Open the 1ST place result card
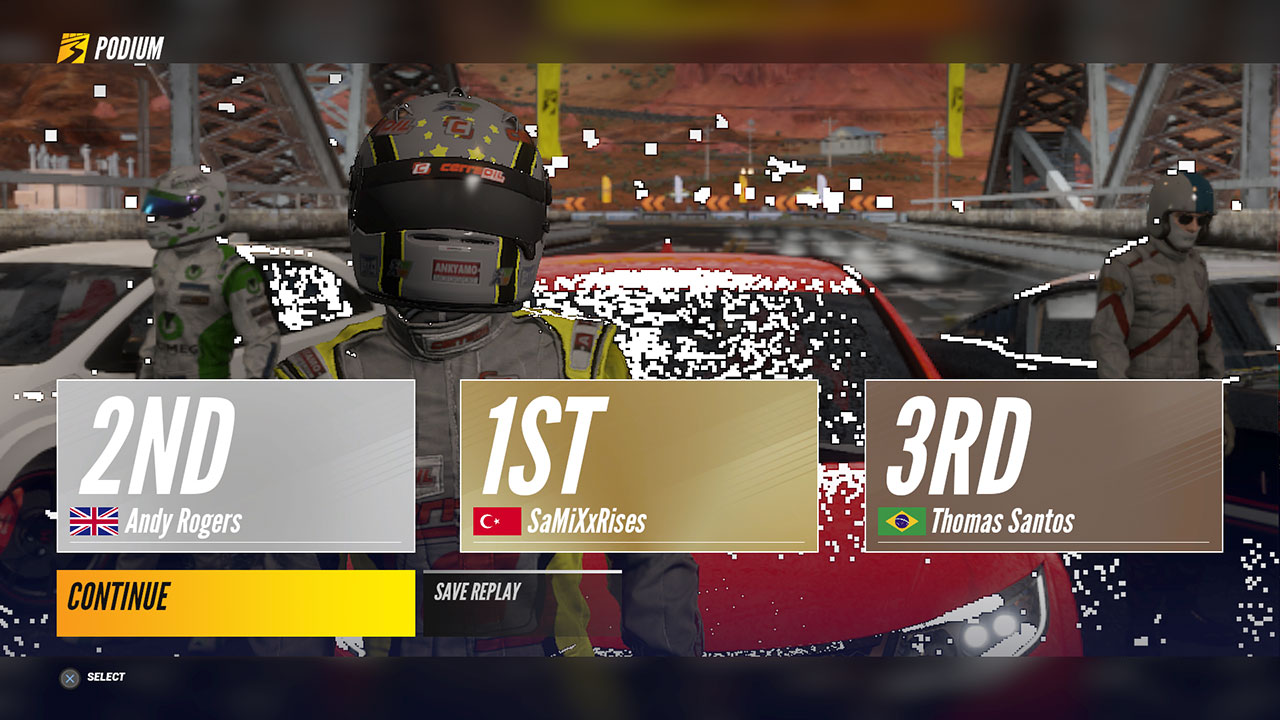 pos(637,465)
